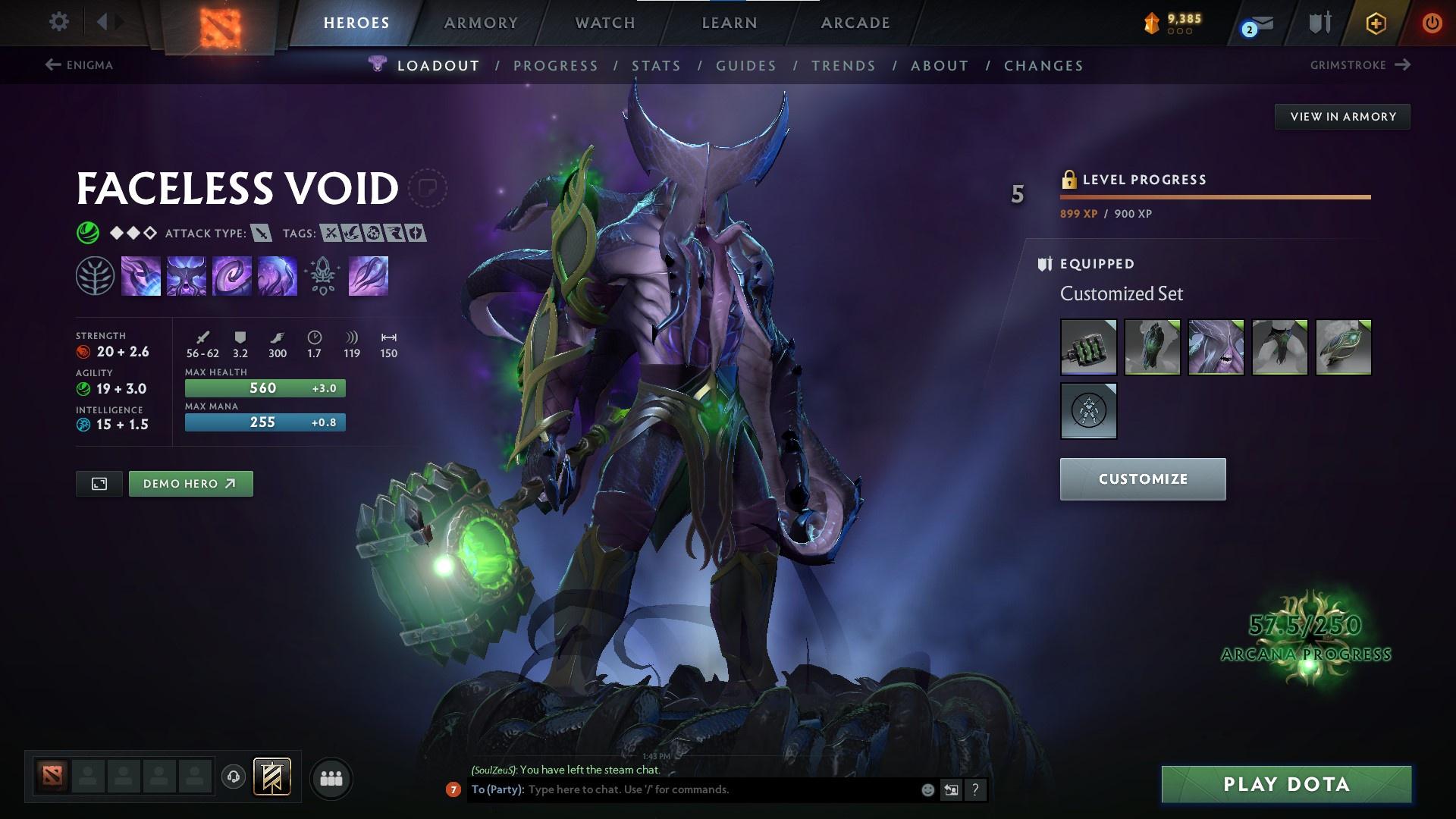The image size is (1456, 819).
Task: Expand the picture-in-picture portrait toggle below stats
Action: (99, 483)
